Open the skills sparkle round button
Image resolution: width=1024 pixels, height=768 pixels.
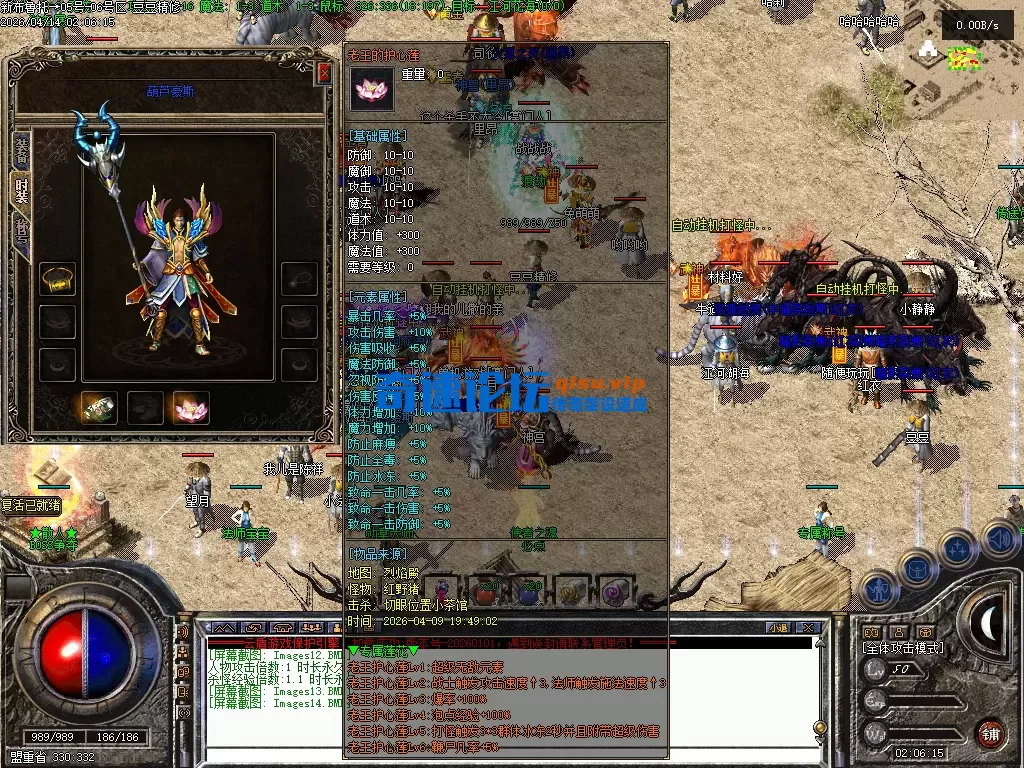click(x=957, y=548)
